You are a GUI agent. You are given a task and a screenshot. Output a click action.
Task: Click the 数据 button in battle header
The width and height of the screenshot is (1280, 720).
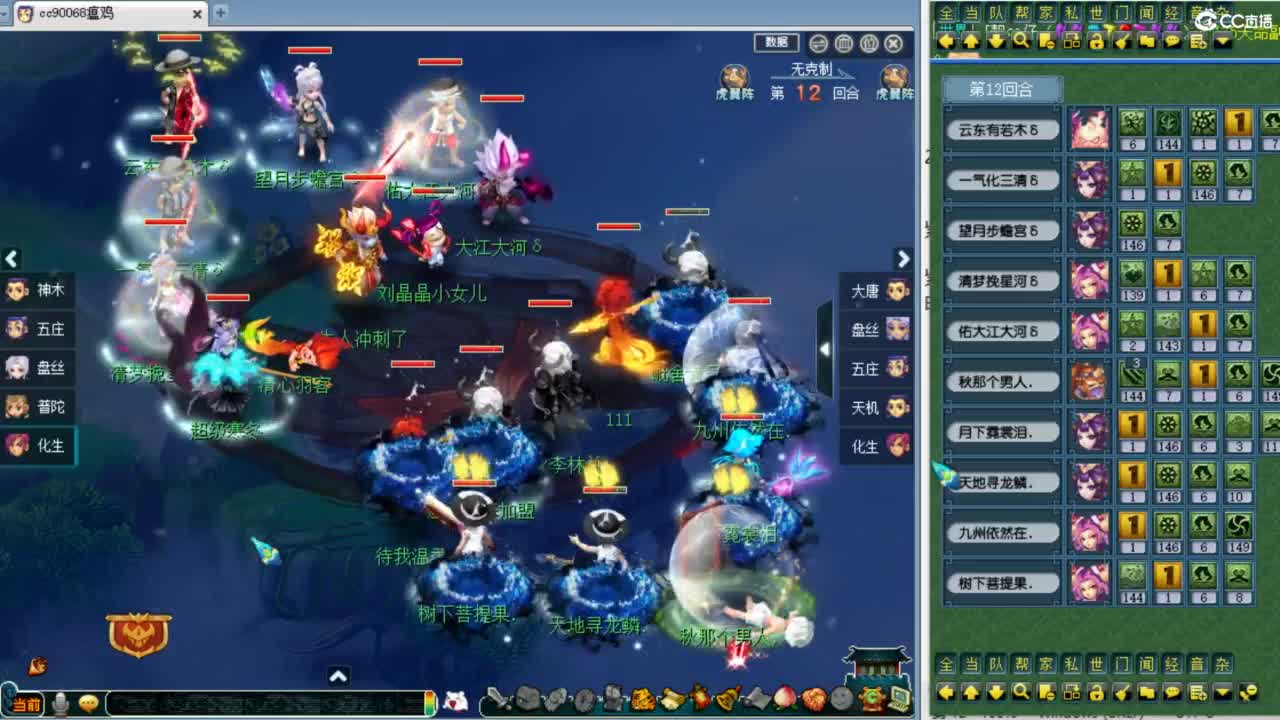pyautogui.click(x=778, y=44)
